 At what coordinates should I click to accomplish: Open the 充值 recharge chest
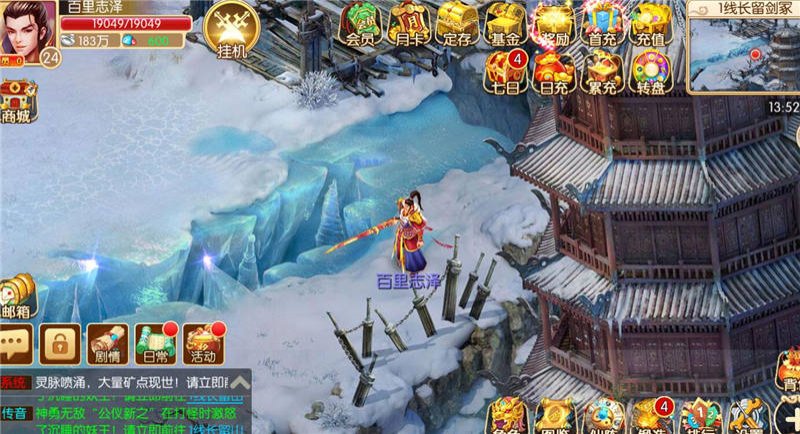(x=651, y=24)
